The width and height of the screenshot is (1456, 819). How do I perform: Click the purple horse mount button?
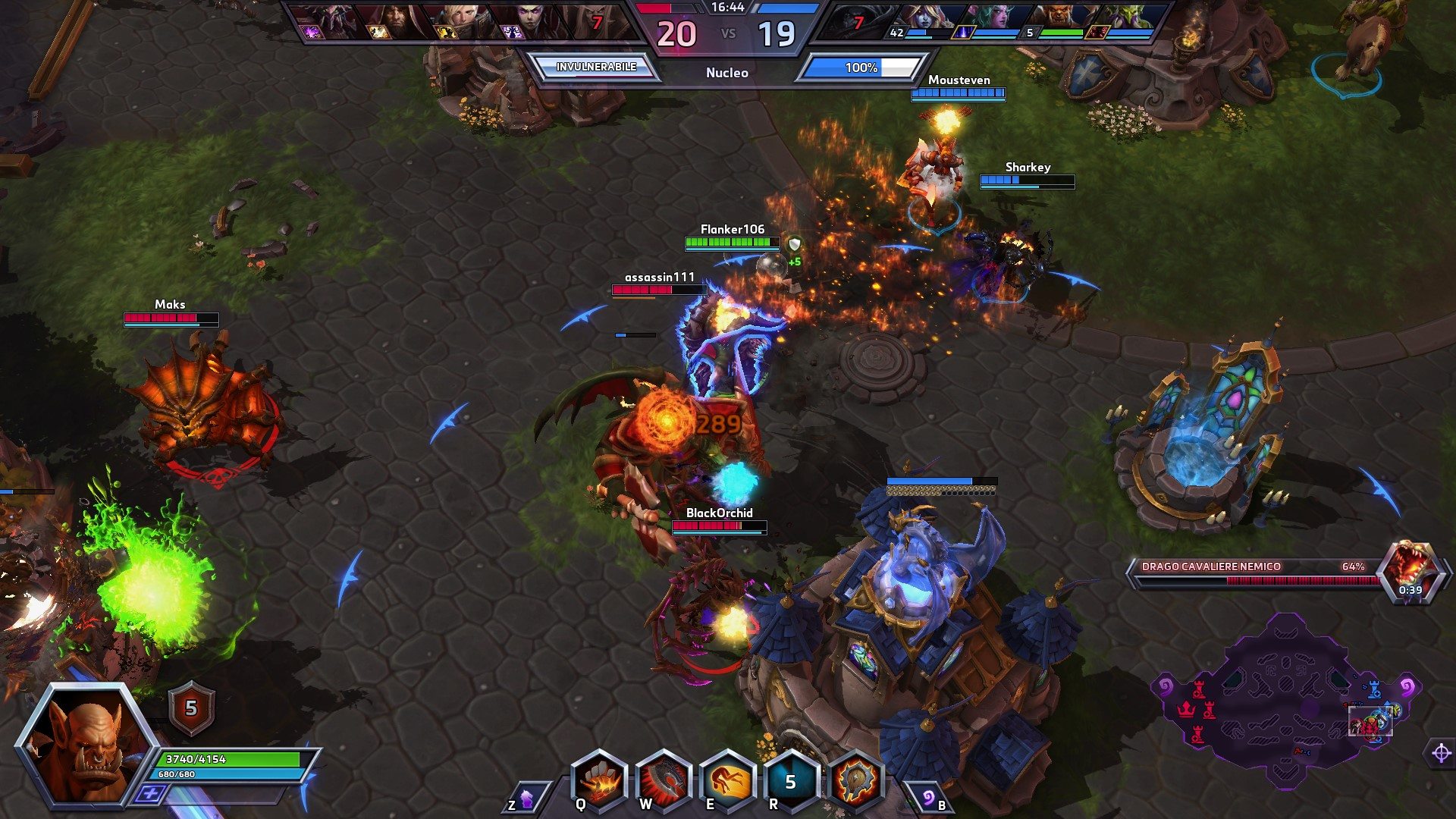coord(526,798)
